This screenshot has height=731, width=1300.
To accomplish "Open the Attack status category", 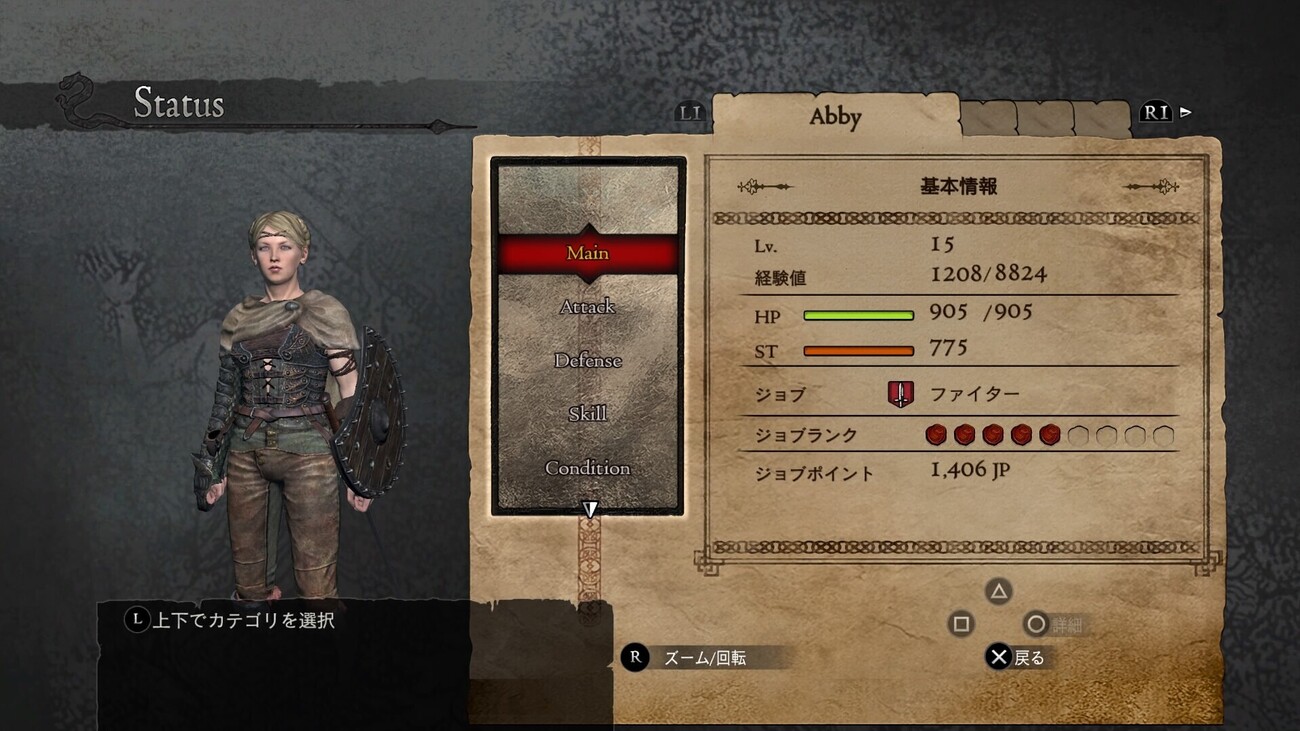I will (x=588, y=307).
